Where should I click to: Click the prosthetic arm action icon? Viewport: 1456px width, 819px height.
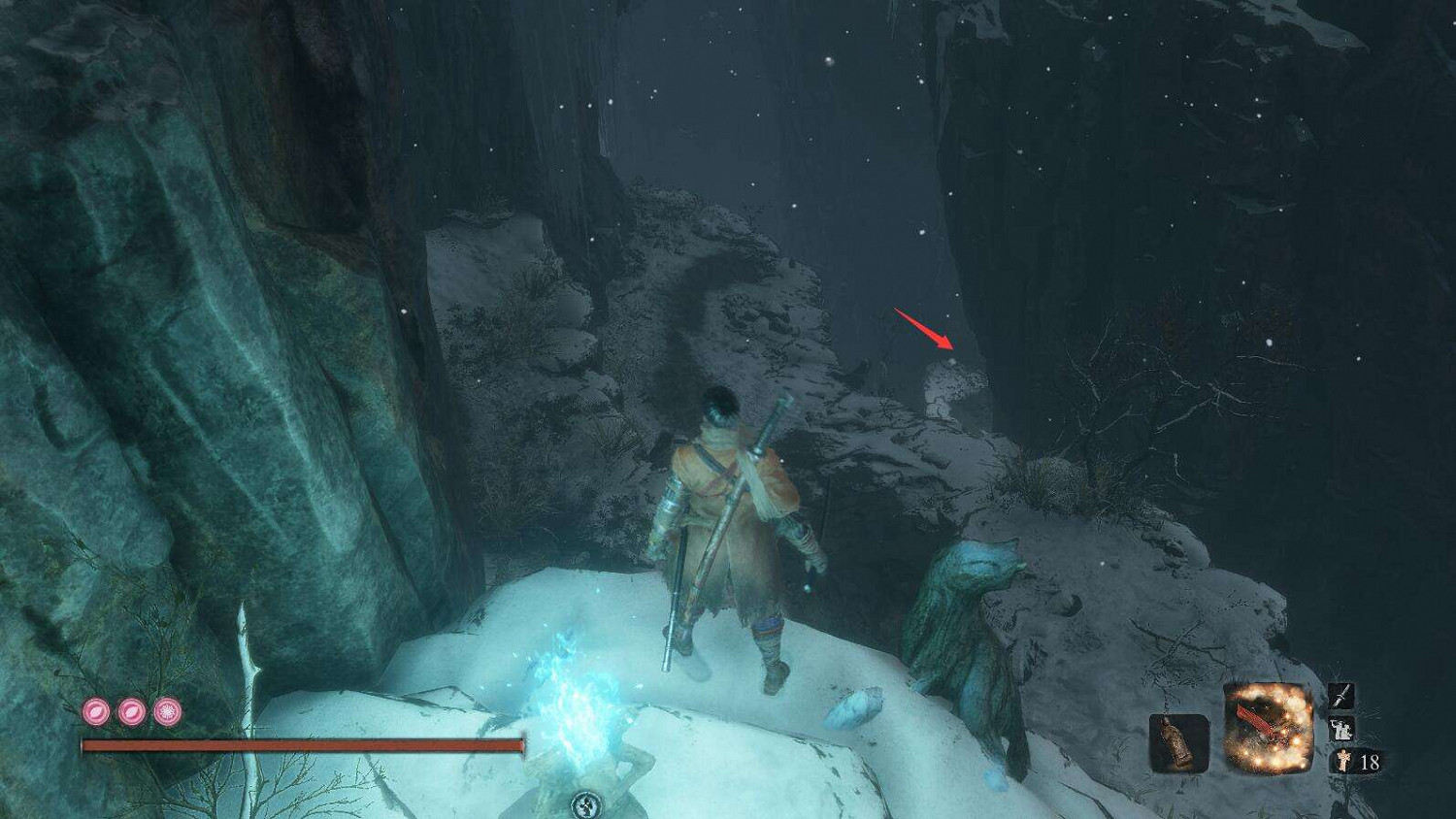point(1340,728)
